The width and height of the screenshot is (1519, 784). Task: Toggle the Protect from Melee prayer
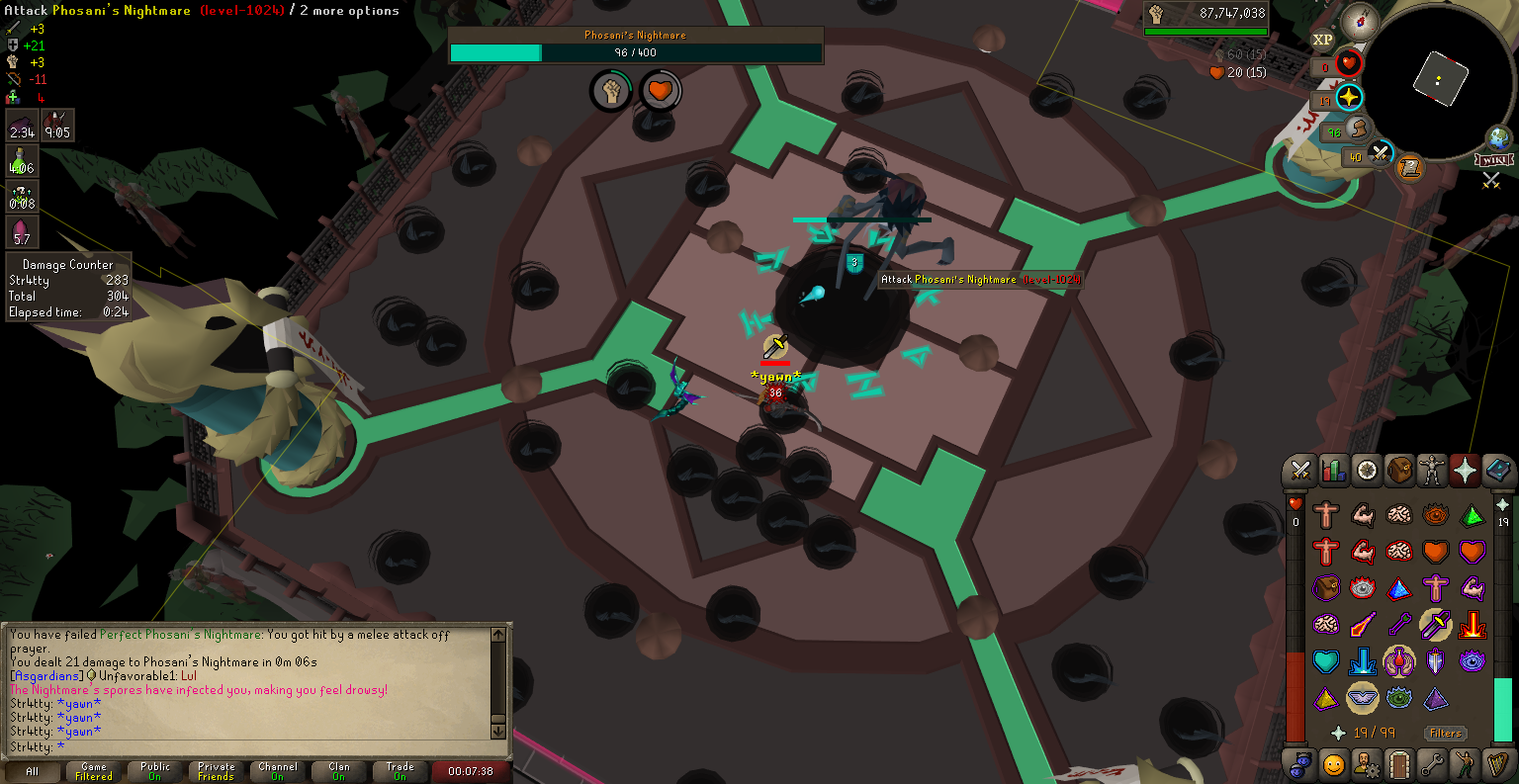tap(1435, 625)
